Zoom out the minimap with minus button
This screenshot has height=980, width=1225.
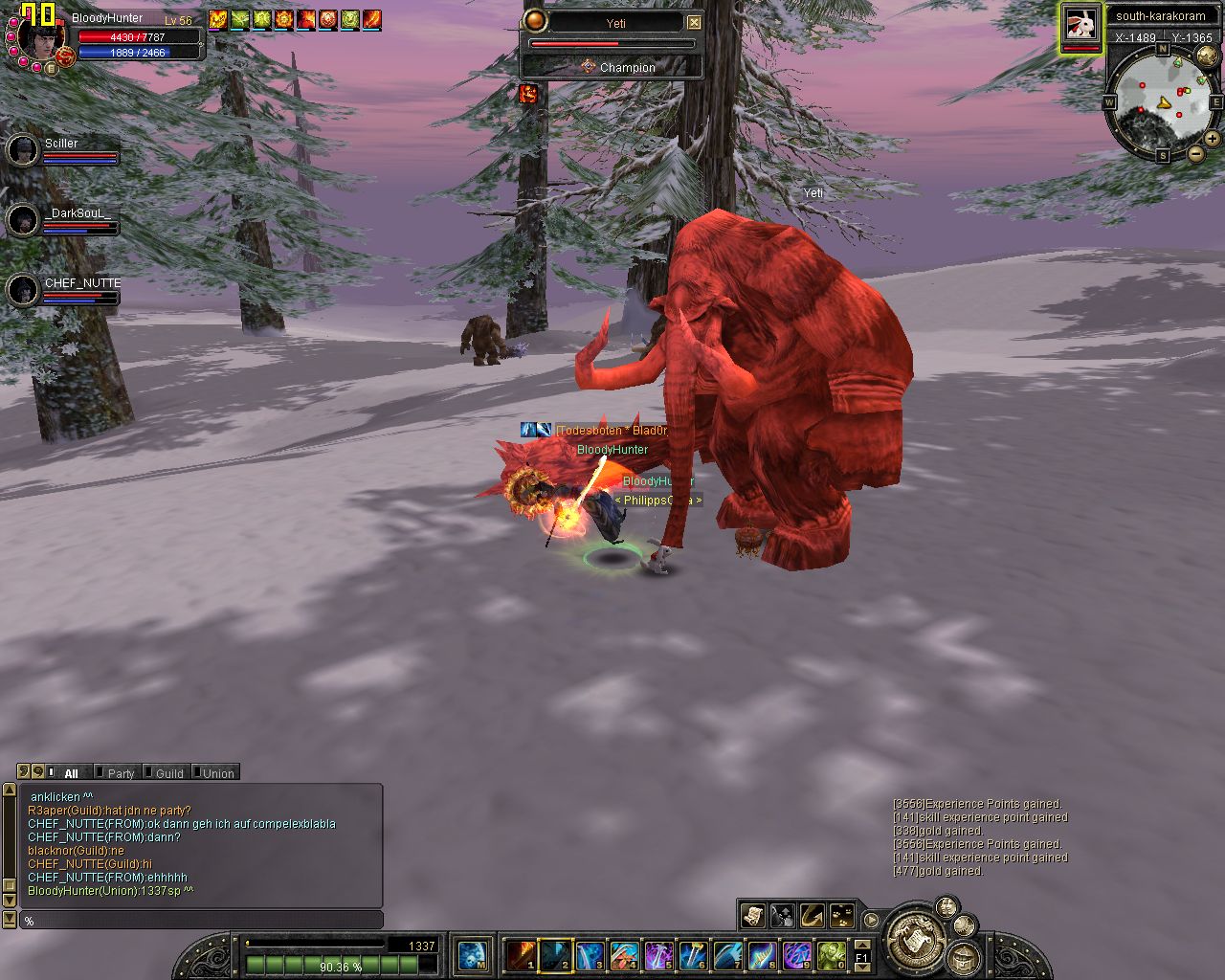pos(1196,154)
